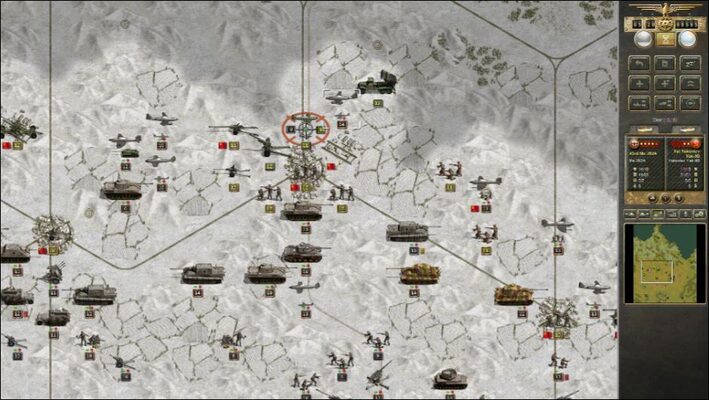
Task: Toggle the aircraft view mode button
Action: point(689,62)
